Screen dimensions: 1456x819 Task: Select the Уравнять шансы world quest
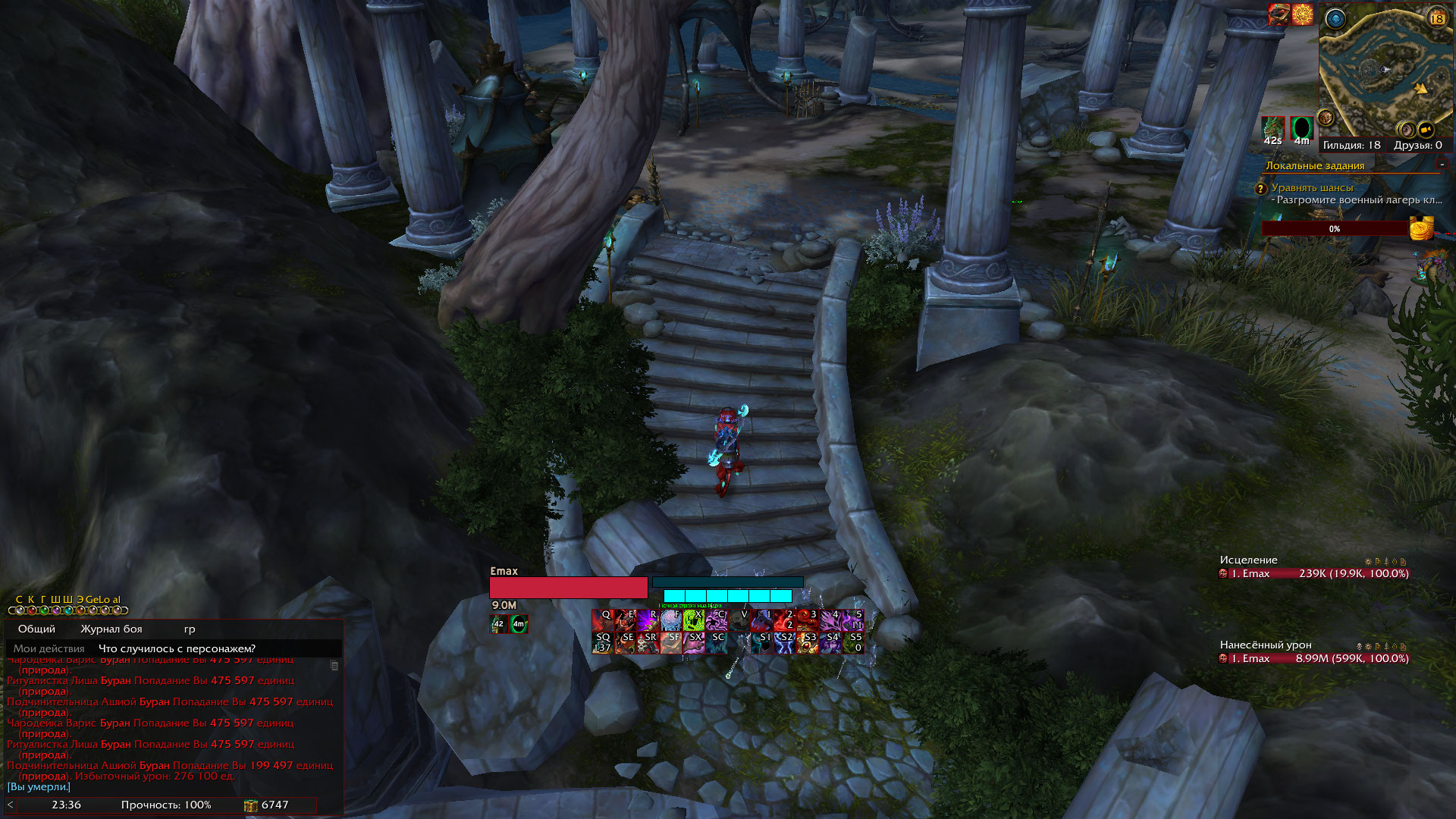point(1312,188)
